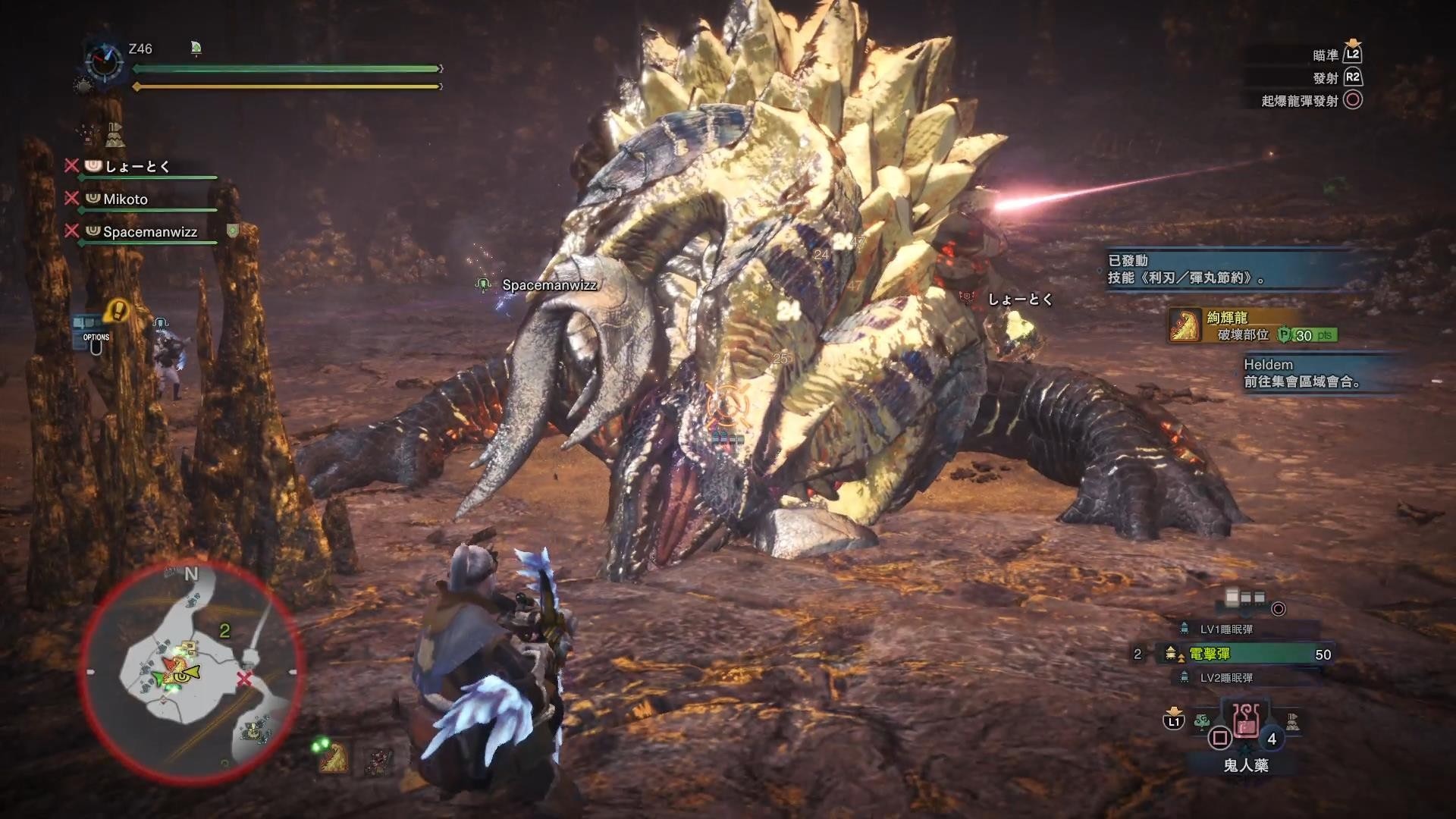Click the golden monster status icon
1456x819 pixels.
point(332,756)
